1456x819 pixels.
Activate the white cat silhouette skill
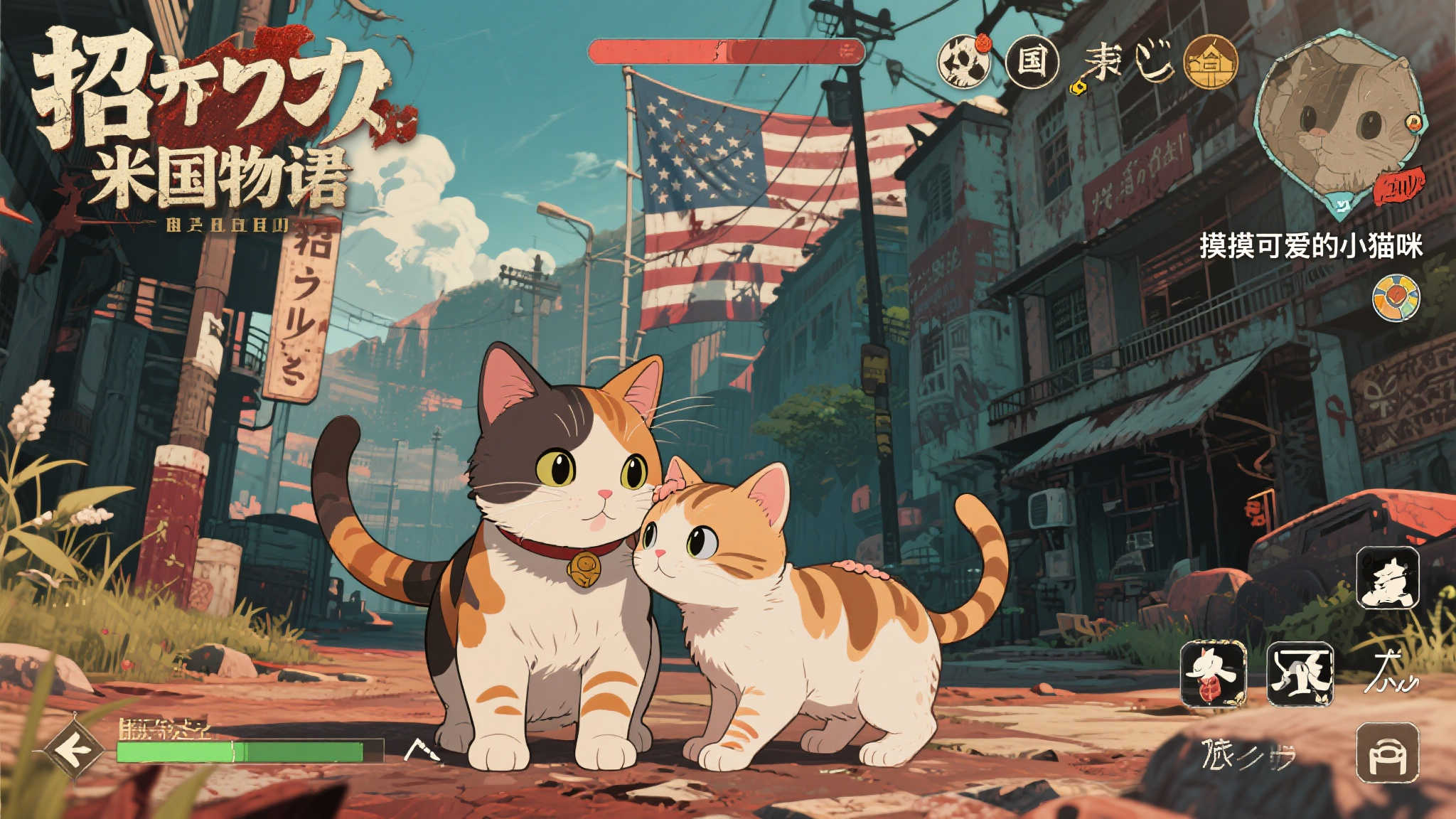pyautogui.click(x=1387, y=577)
